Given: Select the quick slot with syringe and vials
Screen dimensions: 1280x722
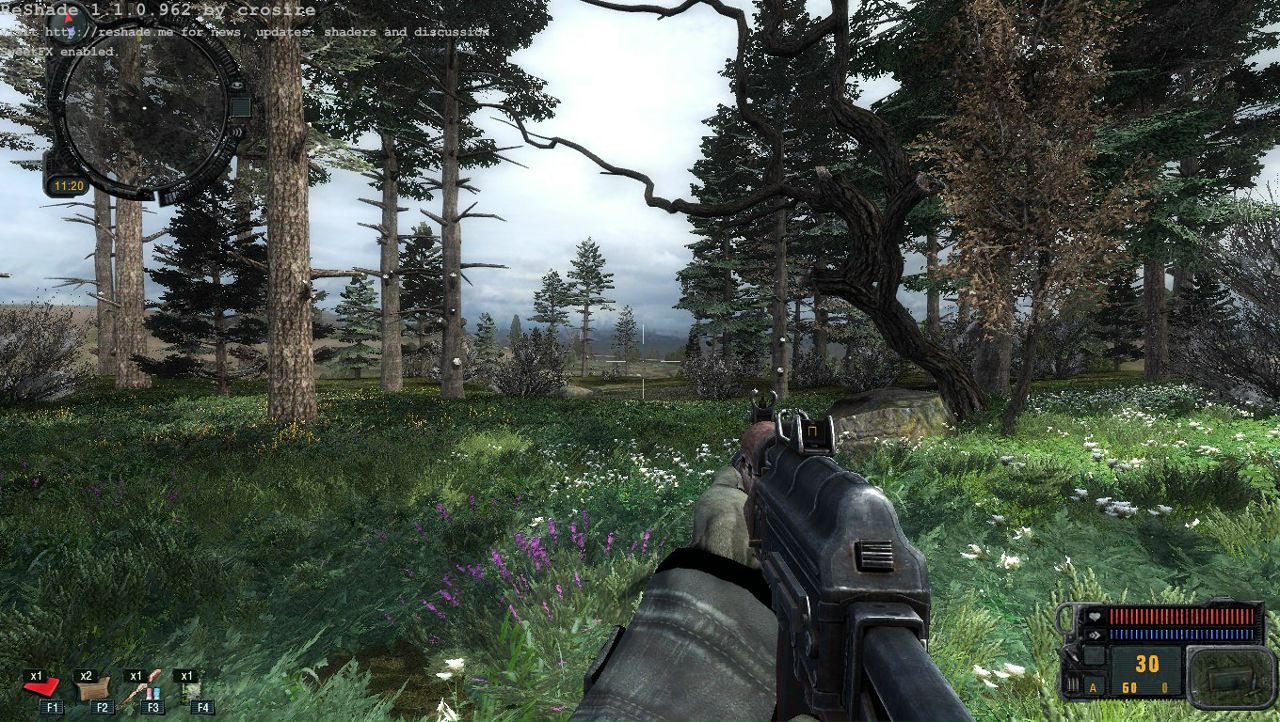Looking at the screenshot, I should [x=142, y=687].
